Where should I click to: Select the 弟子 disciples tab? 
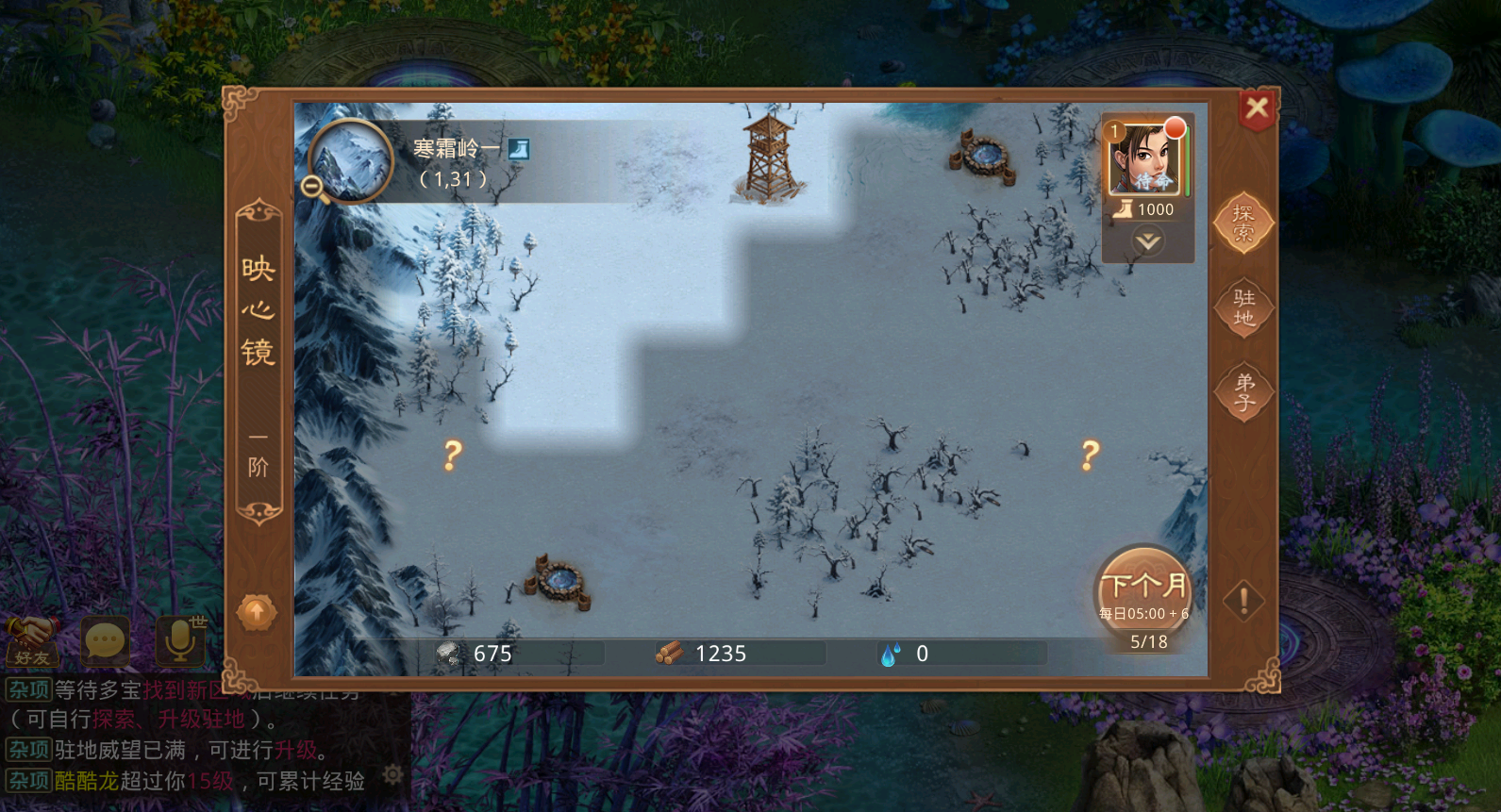(x=1243, y=392)
